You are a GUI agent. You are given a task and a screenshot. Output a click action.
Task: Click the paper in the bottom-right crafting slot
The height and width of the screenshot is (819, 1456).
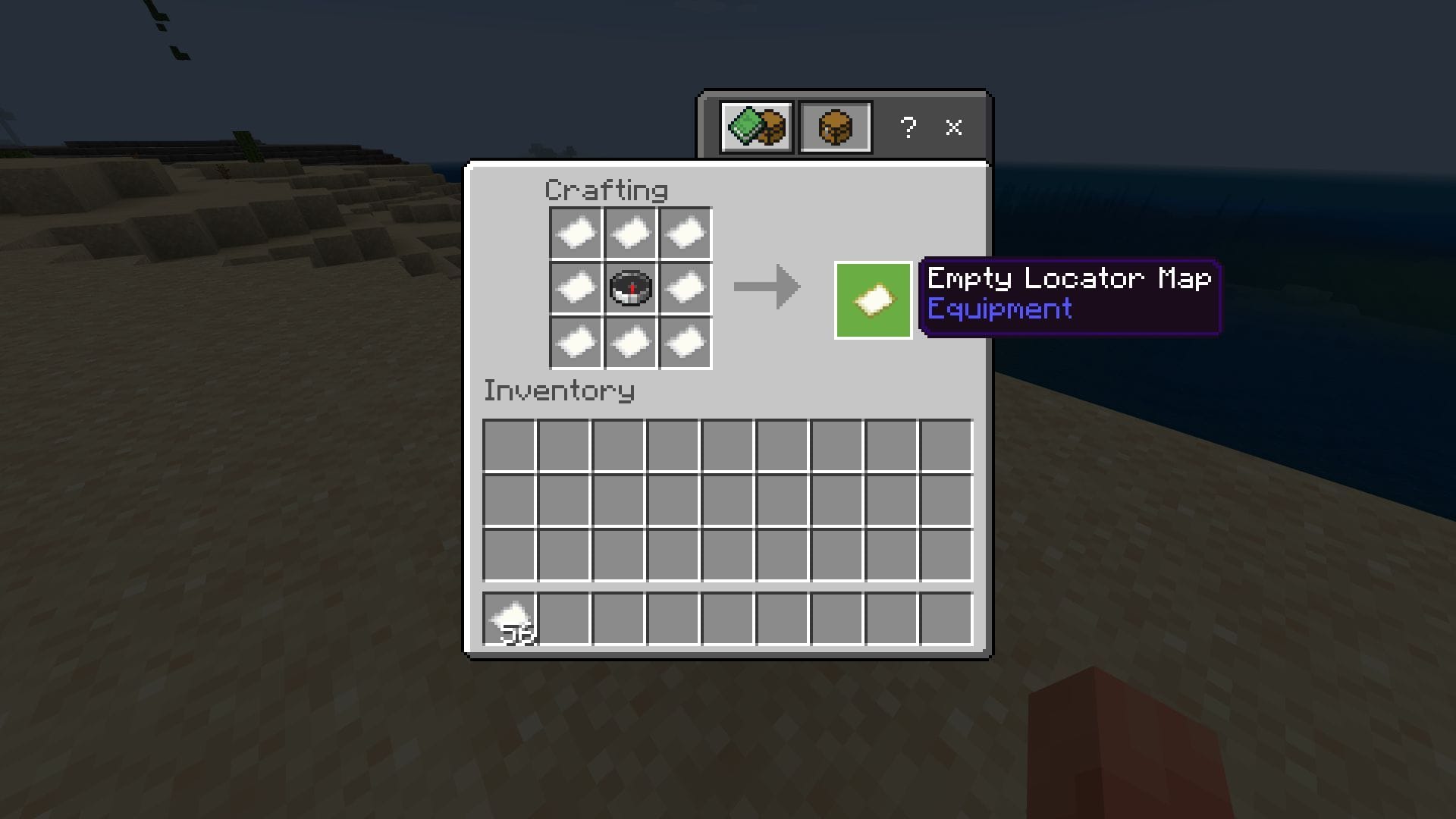pyautogui.click(x=684, y=343)
